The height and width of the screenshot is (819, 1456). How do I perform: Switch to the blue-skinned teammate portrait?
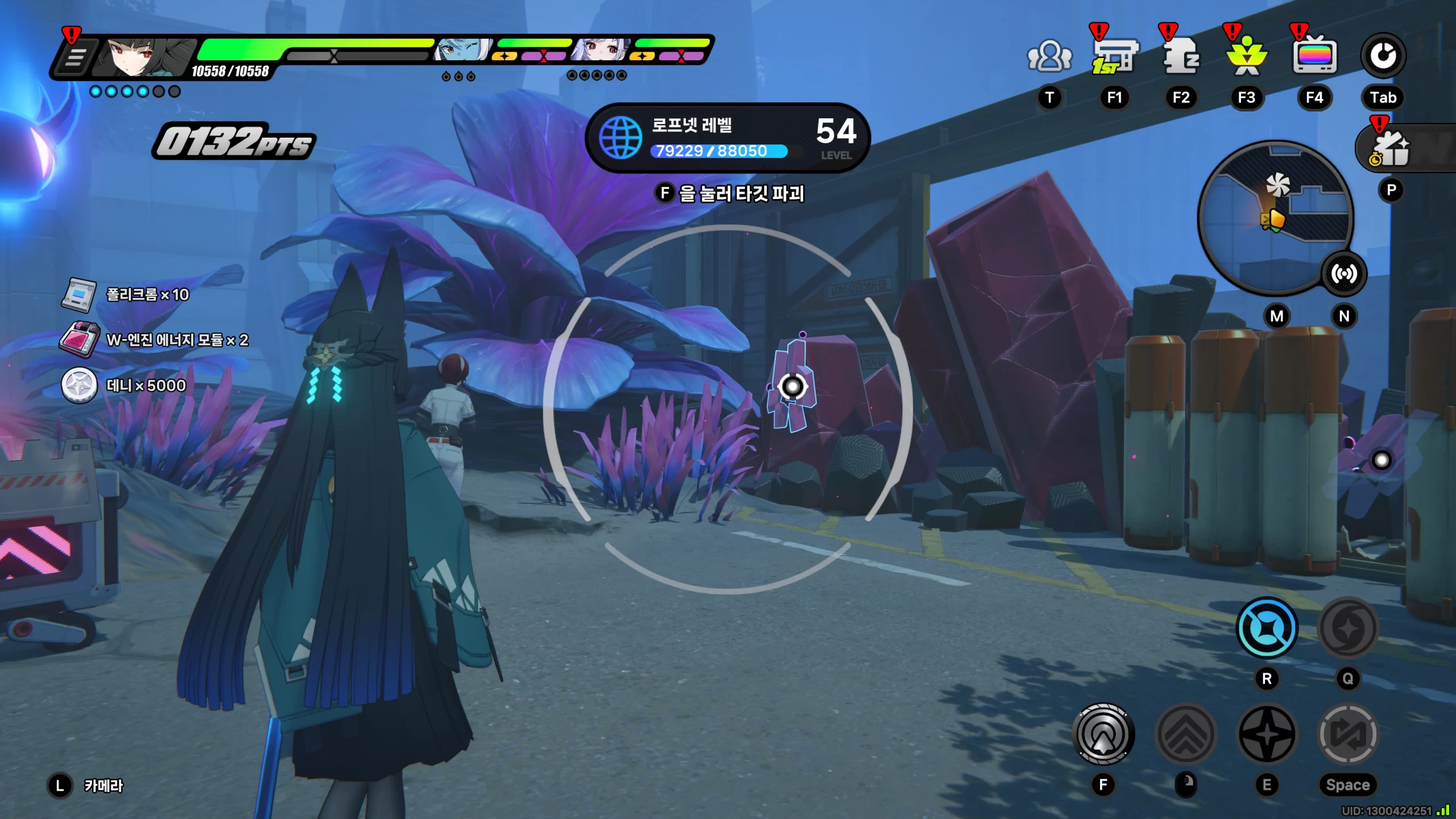[x=462, y=51]
